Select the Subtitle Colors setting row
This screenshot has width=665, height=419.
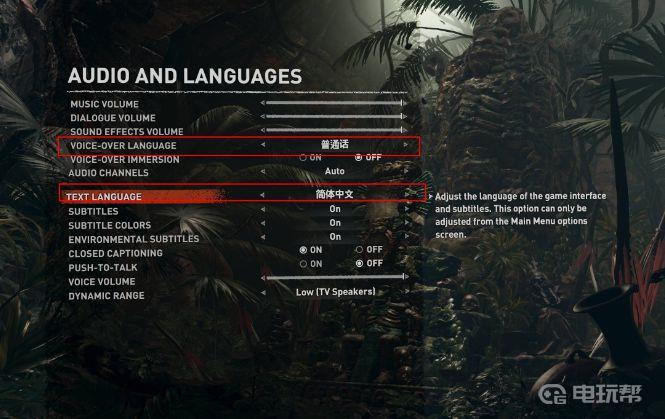[110, 225]
